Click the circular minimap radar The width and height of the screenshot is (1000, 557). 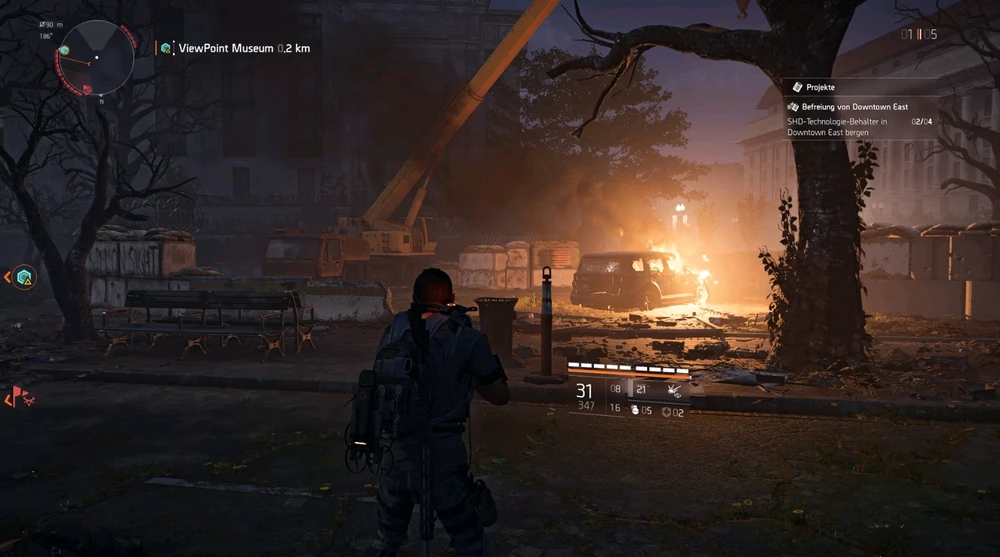click(x=97, y=57)
